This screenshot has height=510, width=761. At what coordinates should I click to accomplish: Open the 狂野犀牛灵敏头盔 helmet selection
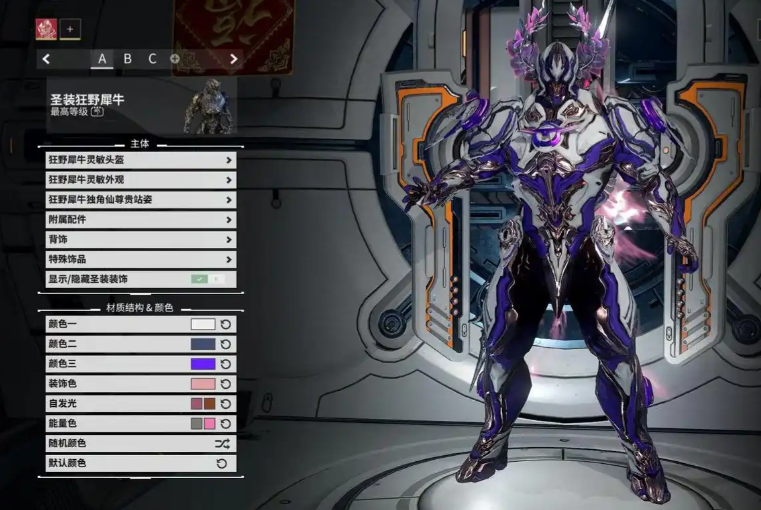(140, 160)
